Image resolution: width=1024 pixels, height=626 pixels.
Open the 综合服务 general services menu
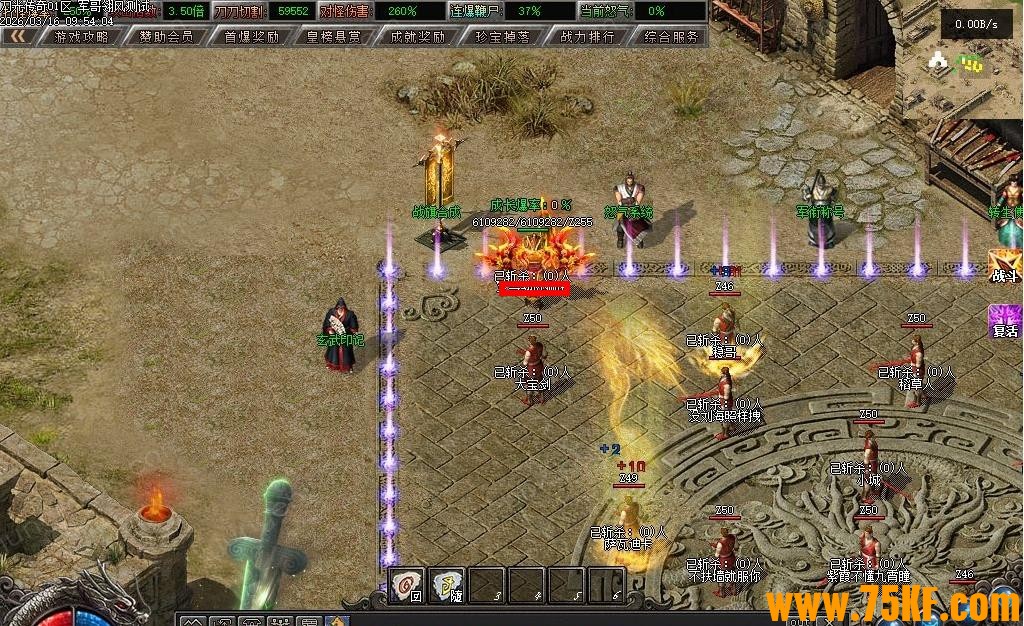671,37
